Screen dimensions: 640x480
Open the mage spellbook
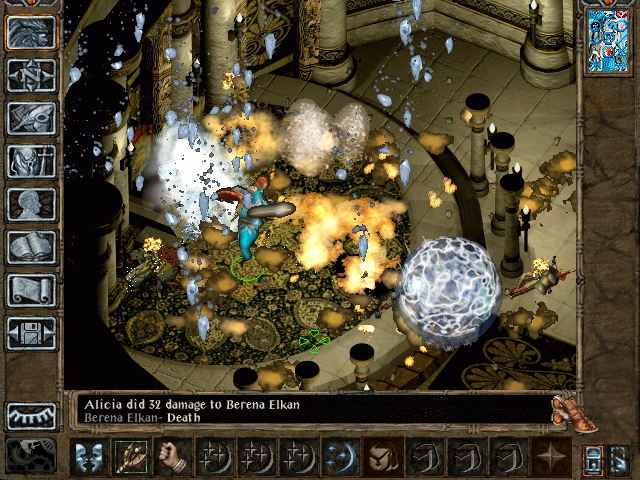(31, 247)
